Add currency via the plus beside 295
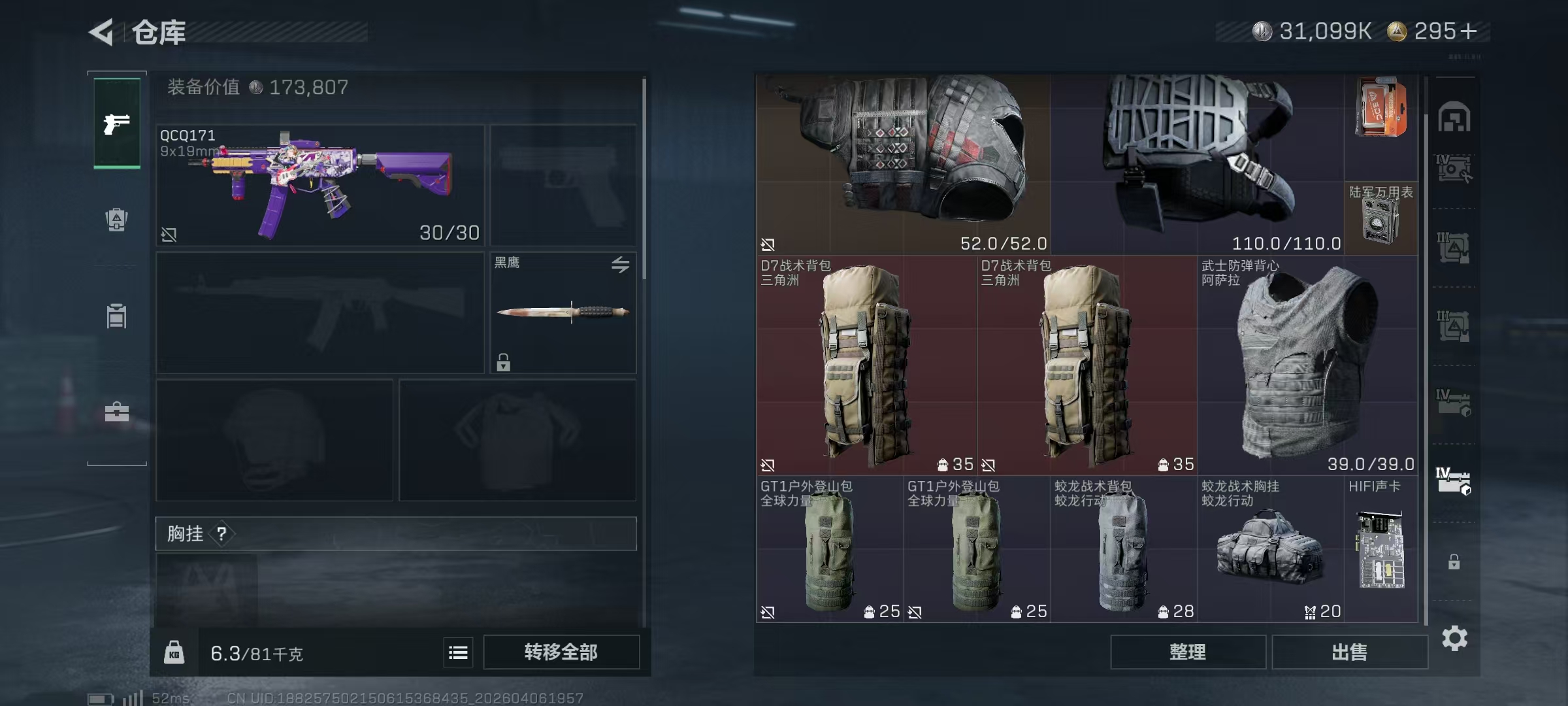This screenshot has width=1568, height=706. [1468, 31]
